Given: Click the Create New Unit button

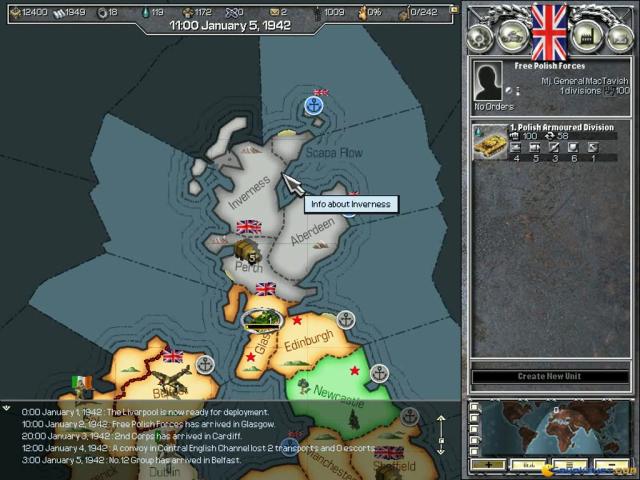Looking at the screenshot, I should coord(549,377).
